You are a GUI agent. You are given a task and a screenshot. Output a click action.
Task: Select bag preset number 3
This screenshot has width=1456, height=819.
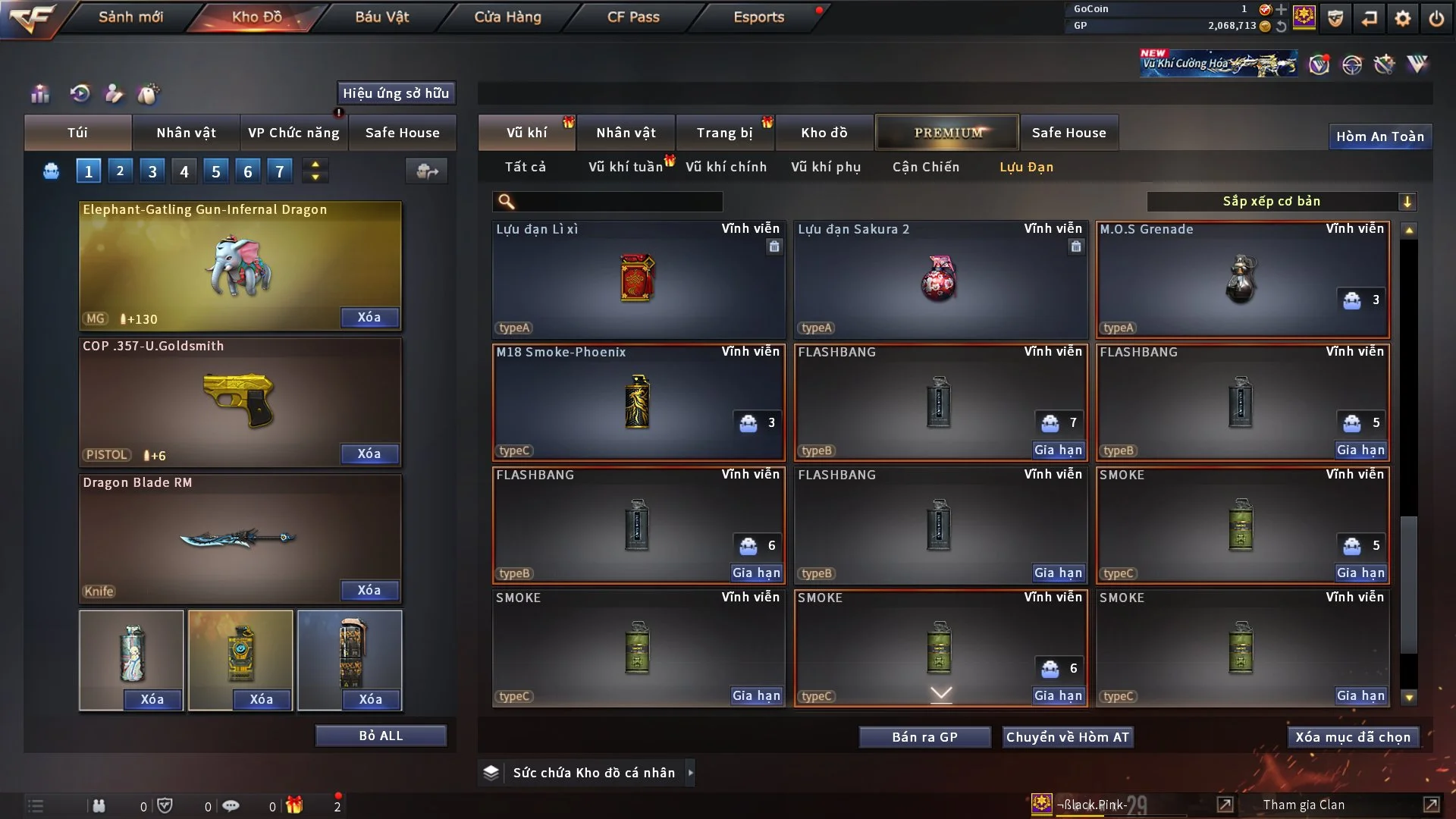pos(152,171)
